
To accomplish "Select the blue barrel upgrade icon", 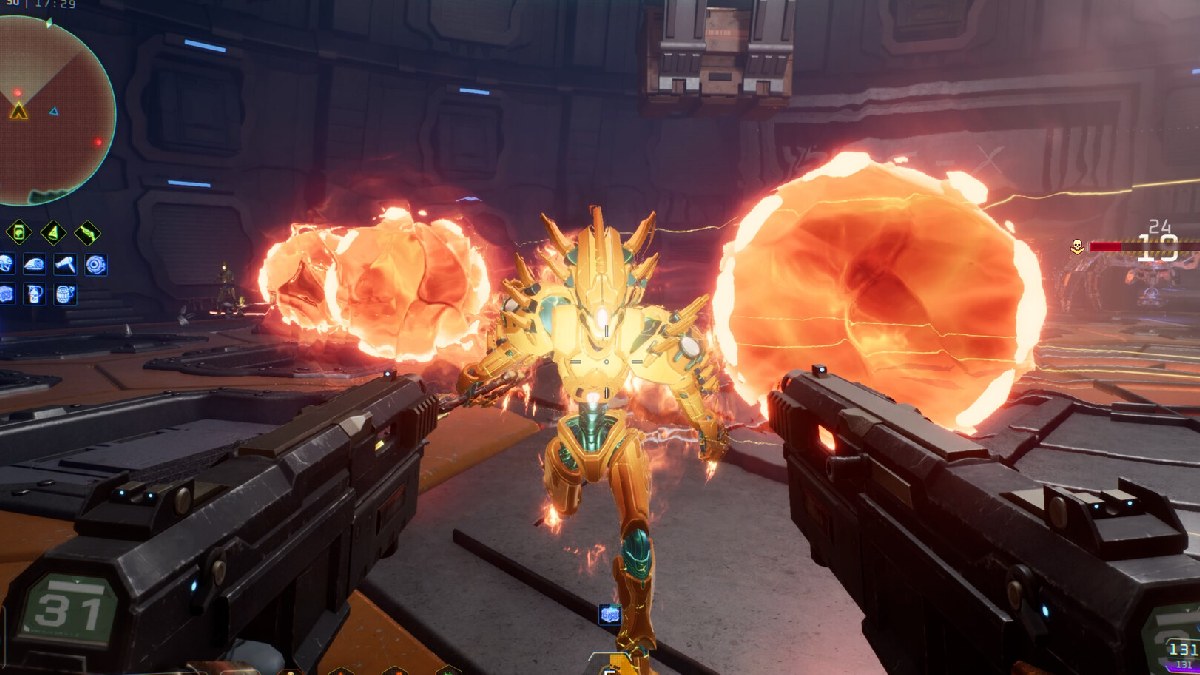I will pyautogui.click(x=65, y=294).
